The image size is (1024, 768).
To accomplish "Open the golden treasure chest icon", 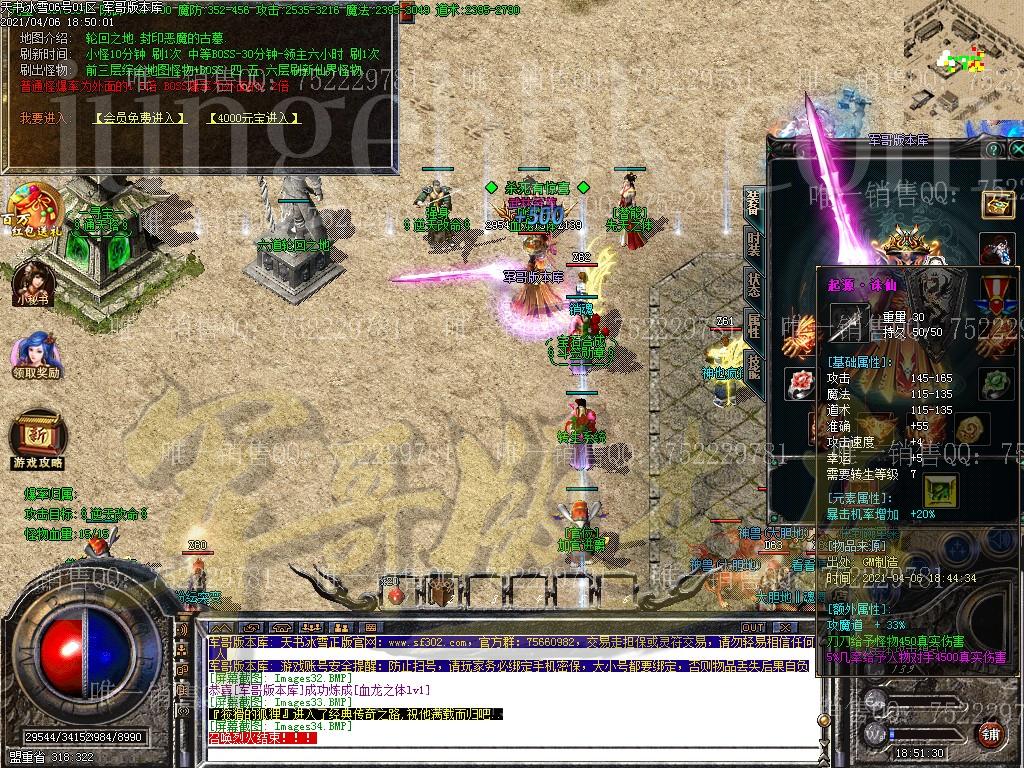I will pos(997,203).
